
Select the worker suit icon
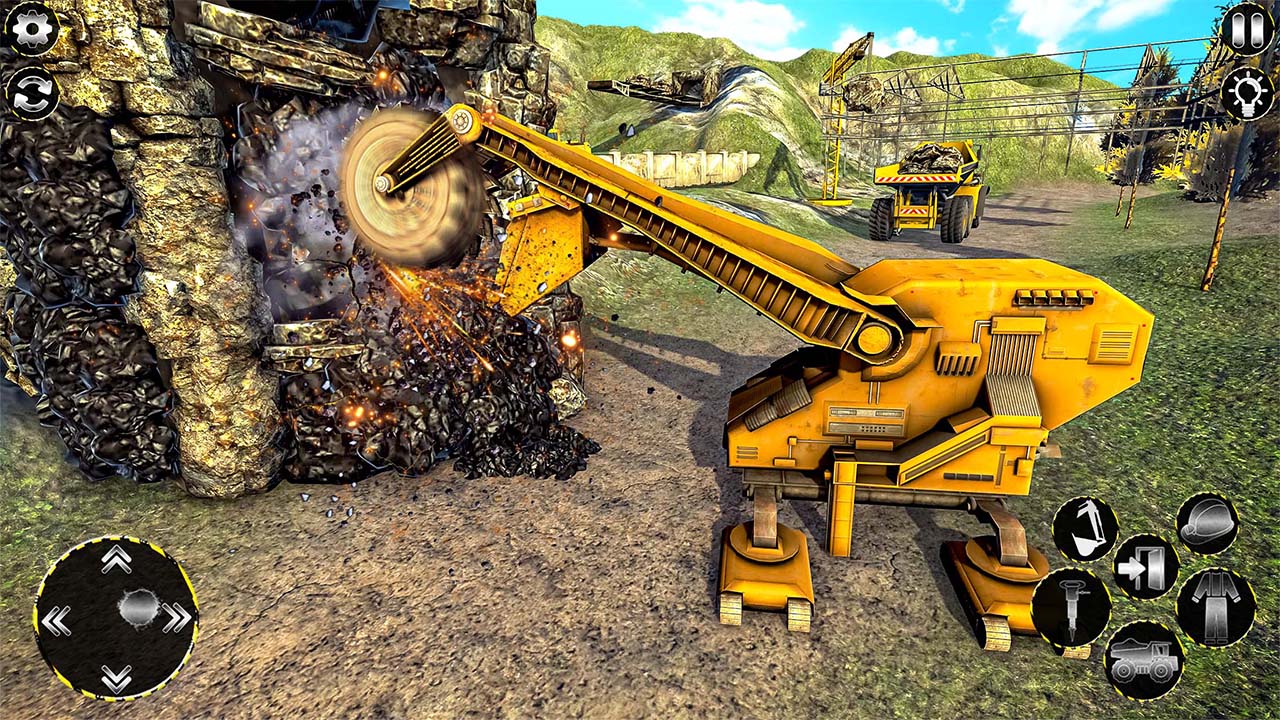tap(1215, 605)
